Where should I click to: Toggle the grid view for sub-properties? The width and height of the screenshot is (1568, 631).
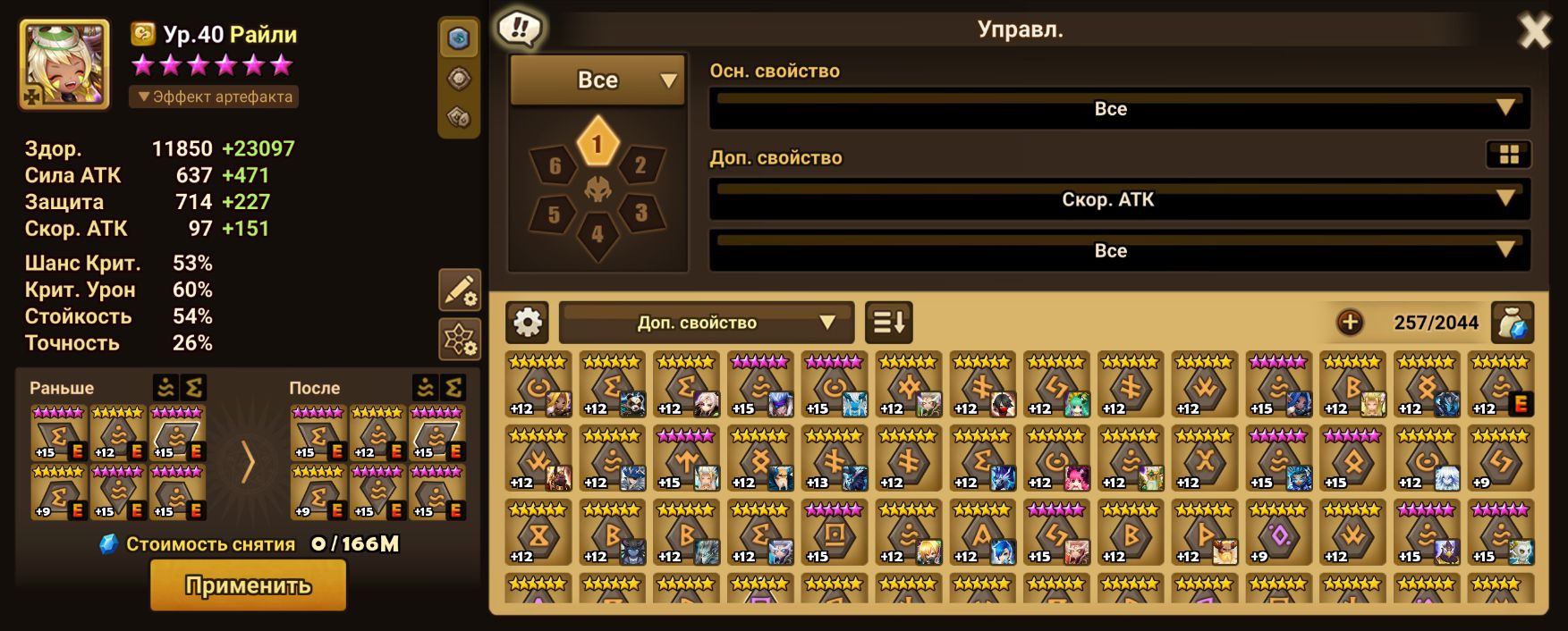pos(1508,155)
